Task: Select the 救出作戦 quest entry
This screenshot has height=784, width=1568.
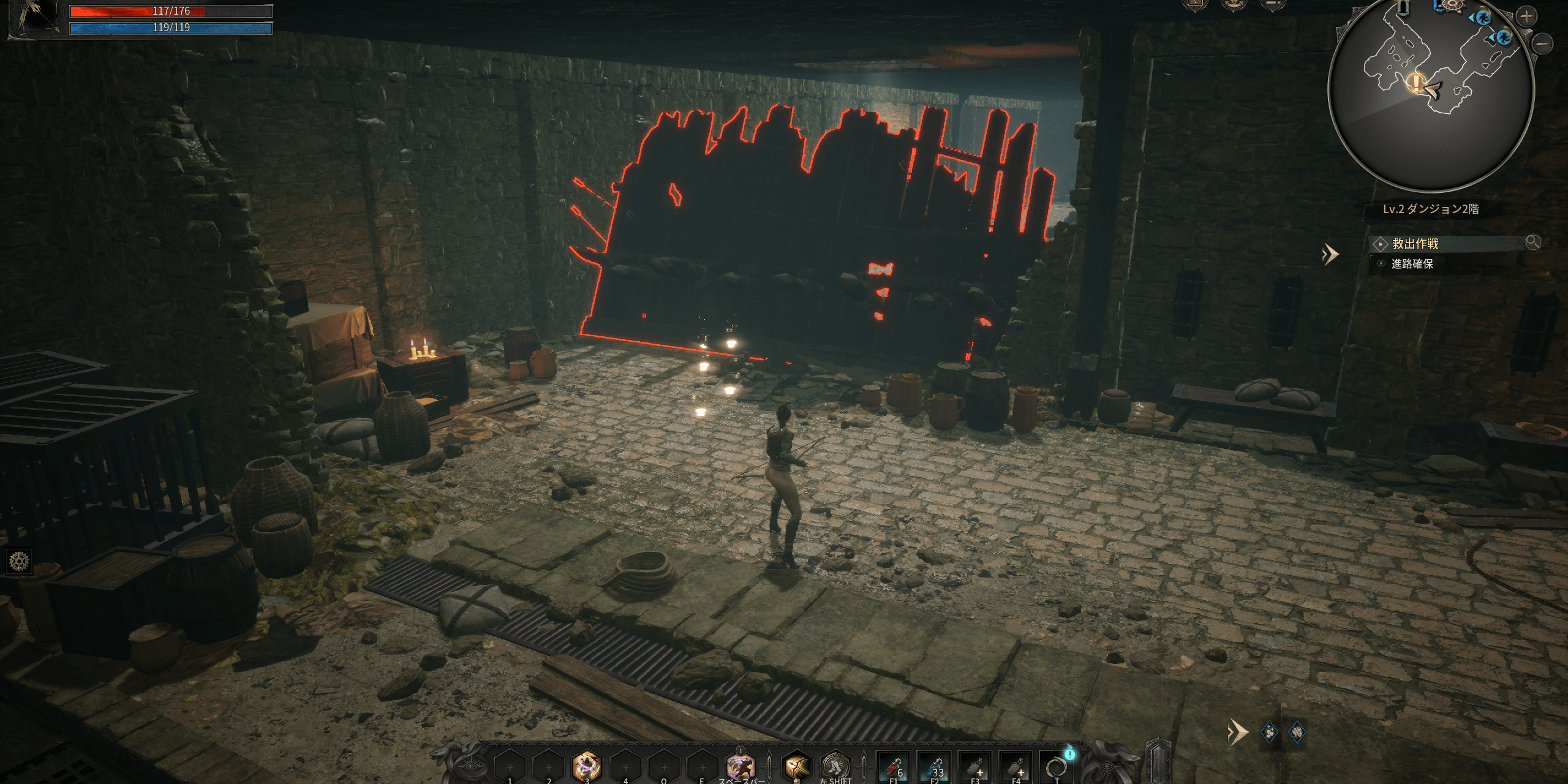Action: pyautogui.click(x=1415, y=244)
